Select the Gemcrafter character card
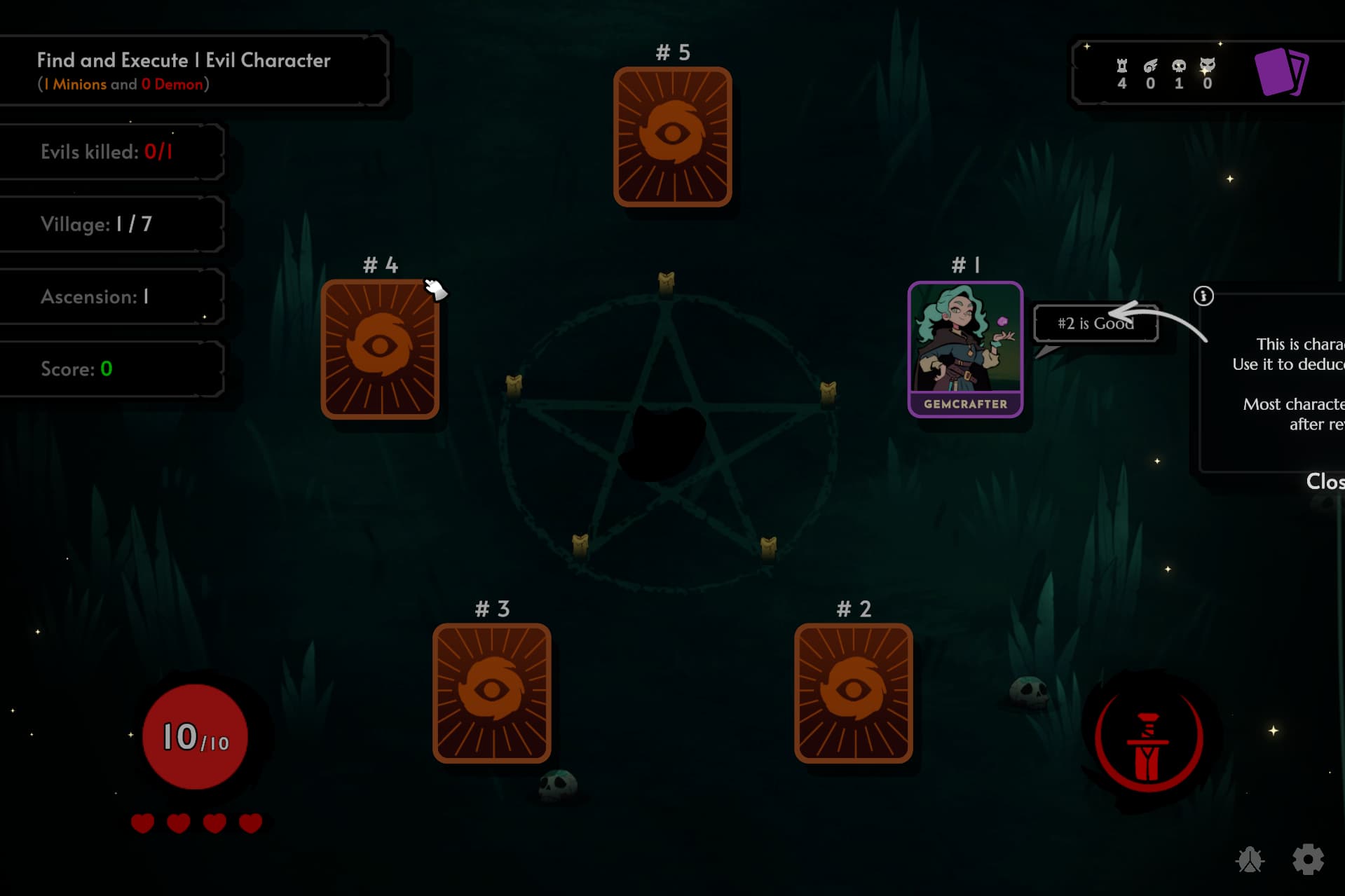 (964, 349)
